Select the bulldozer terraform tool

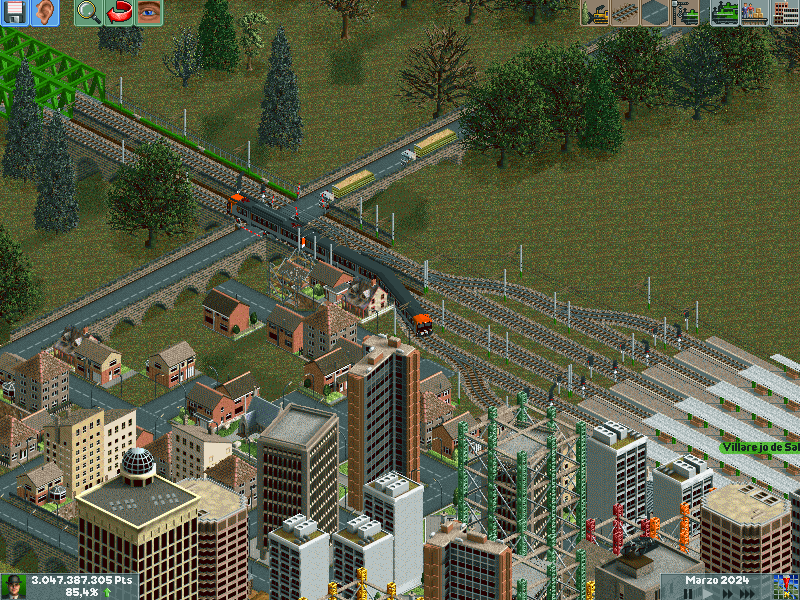click(596, 12)
